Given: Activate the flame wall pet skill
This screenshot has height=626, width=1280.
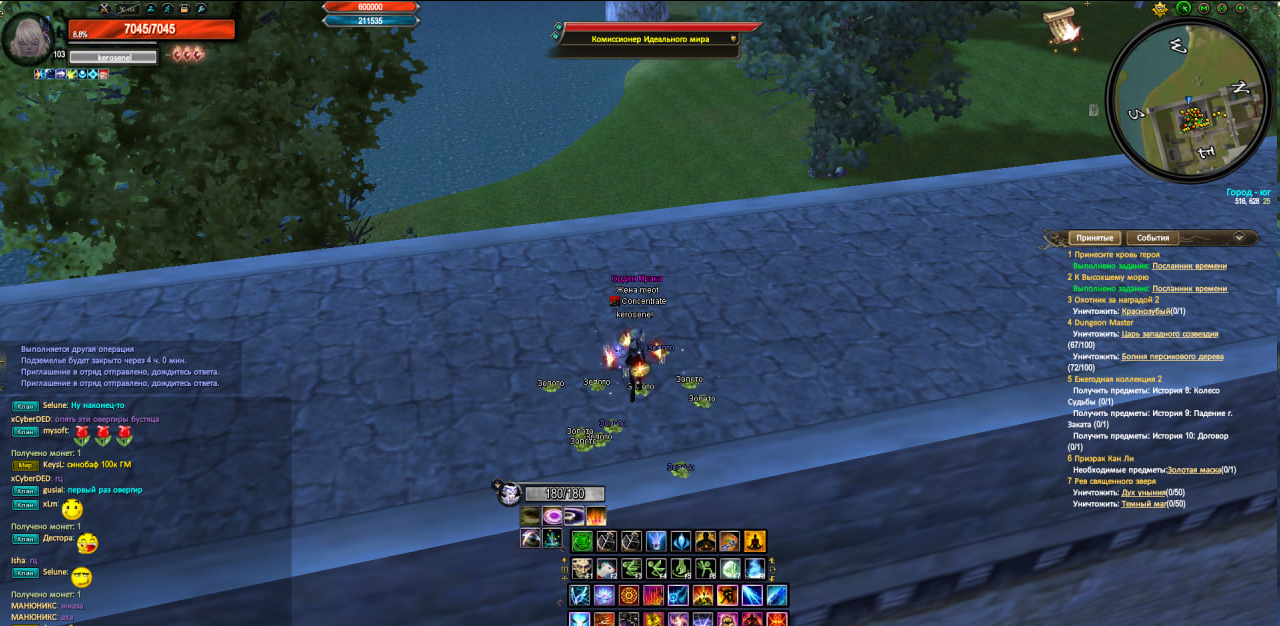Looking at the screenshot, I should click(596, 517).
